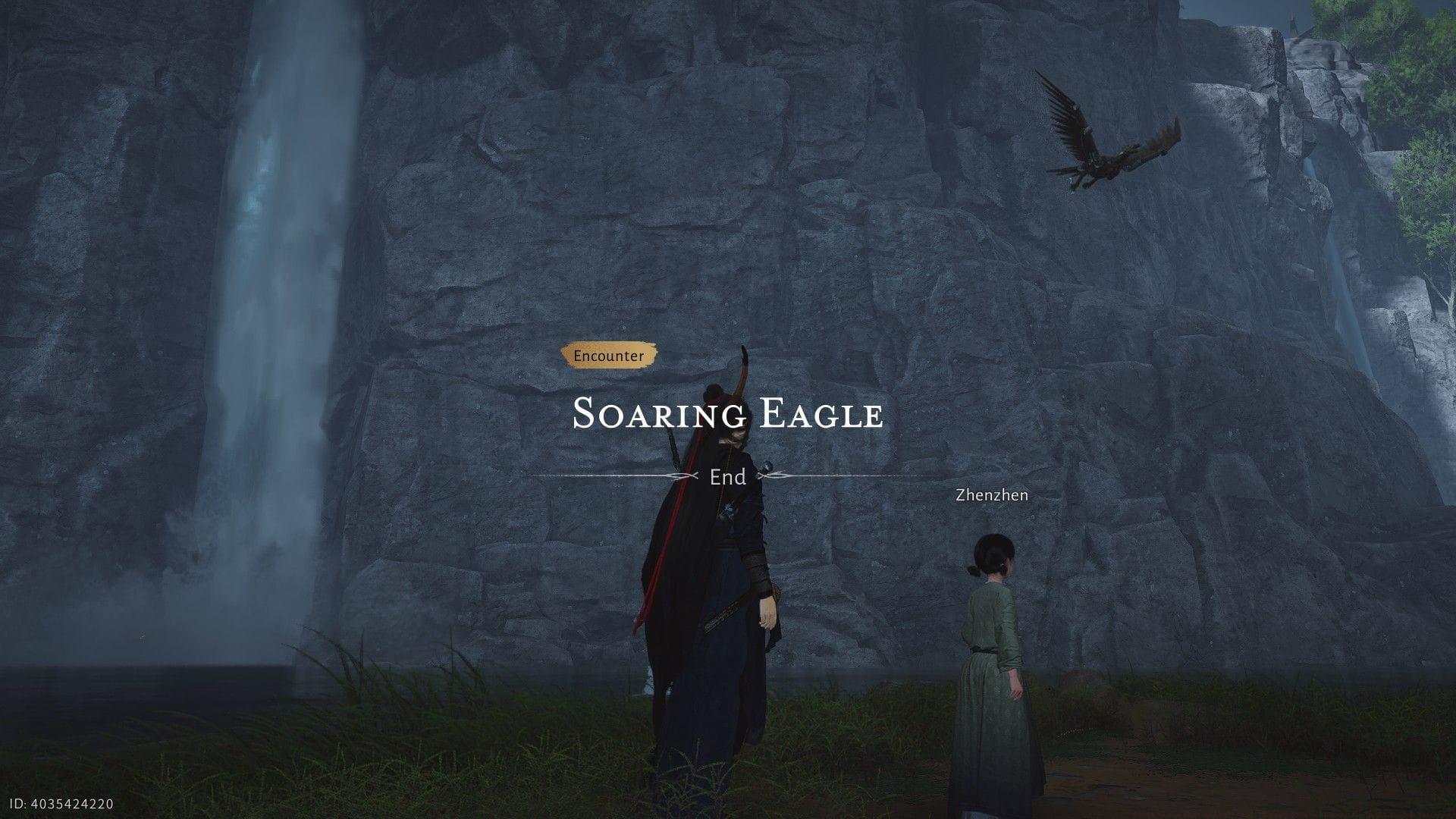Click the End status label
The image size is (1456, 819).
coord(726,477)
